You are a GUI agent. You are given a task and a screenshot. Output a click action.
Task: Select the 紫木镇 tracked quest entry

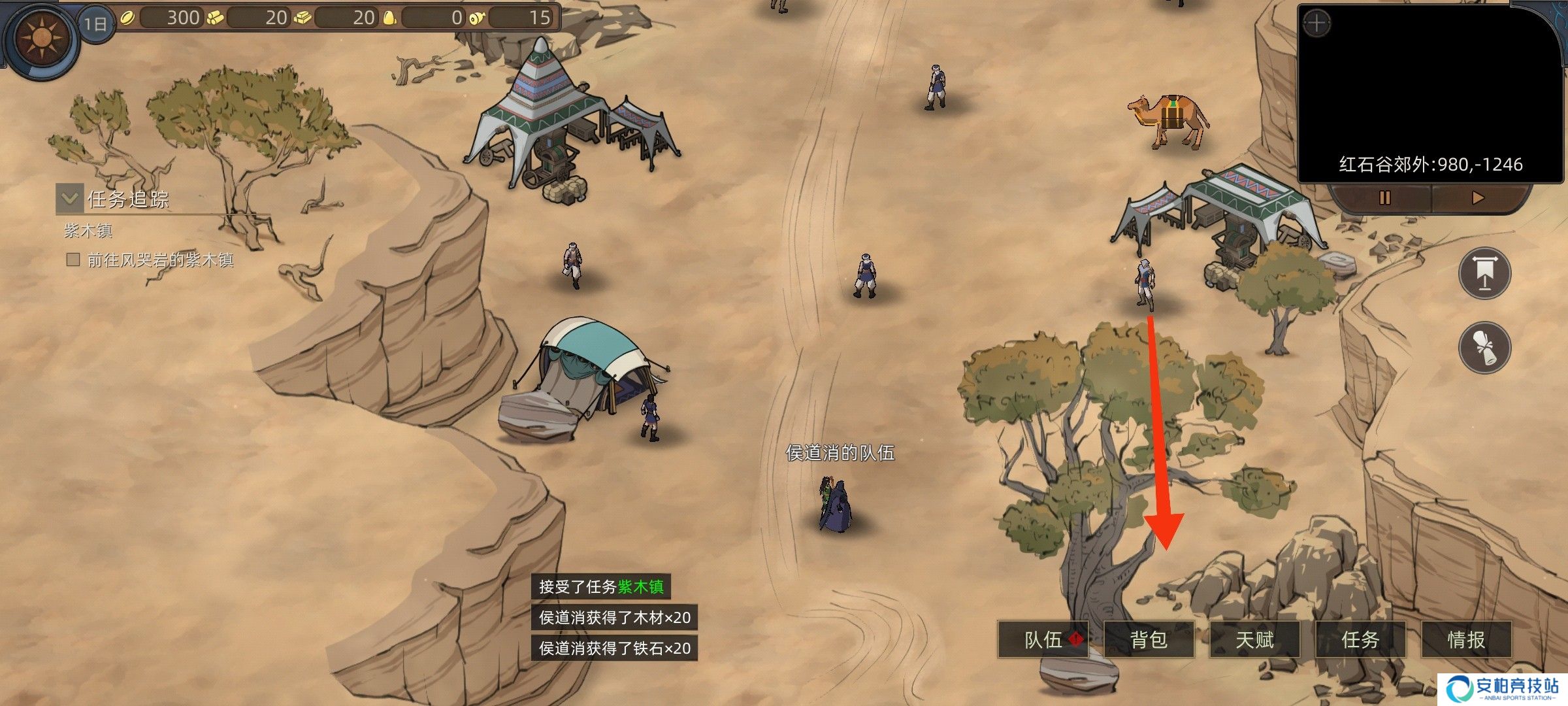tap(88, 231)
